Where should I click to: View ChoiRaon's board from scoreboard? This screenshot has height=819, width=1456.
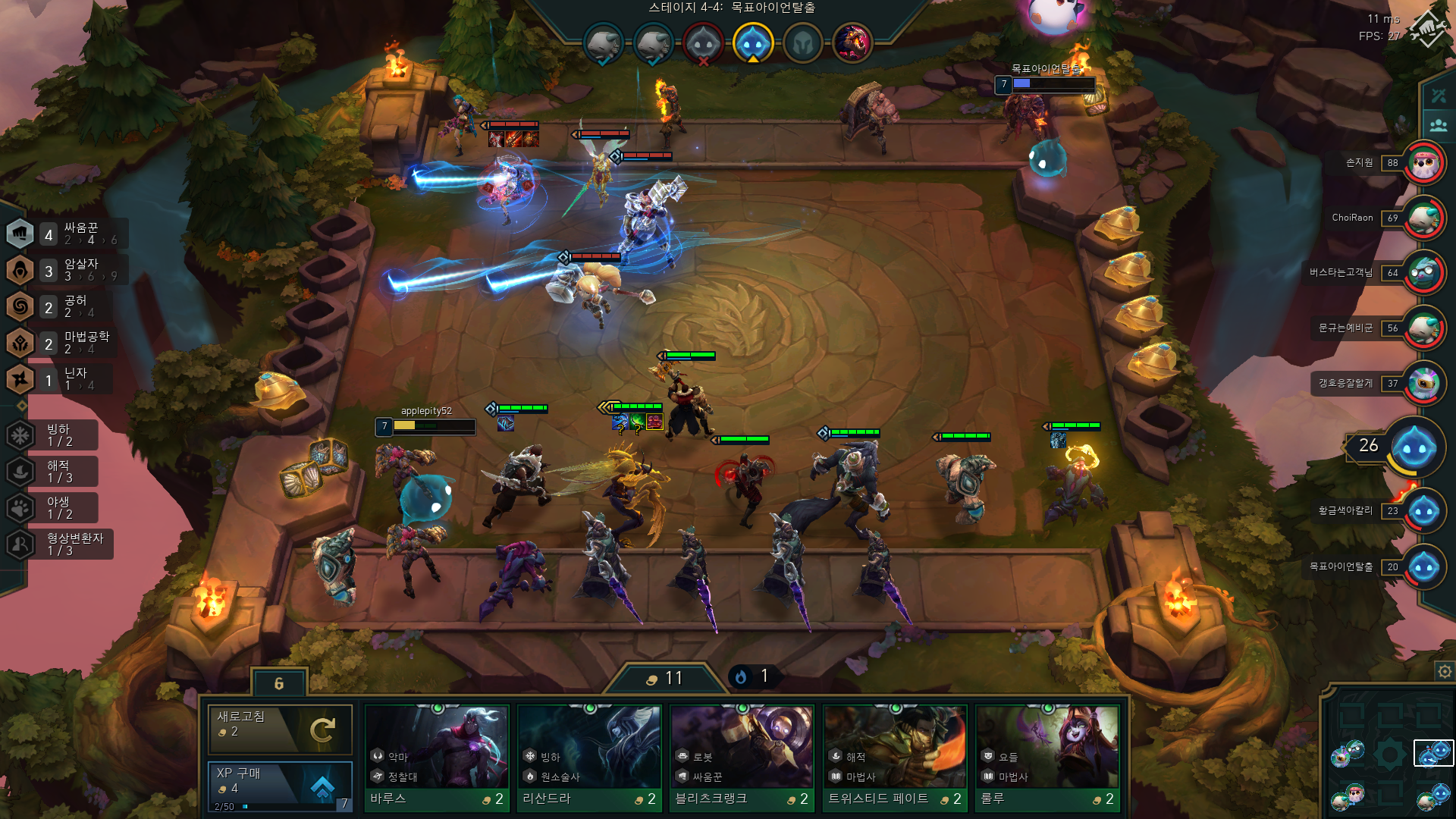1423,218
